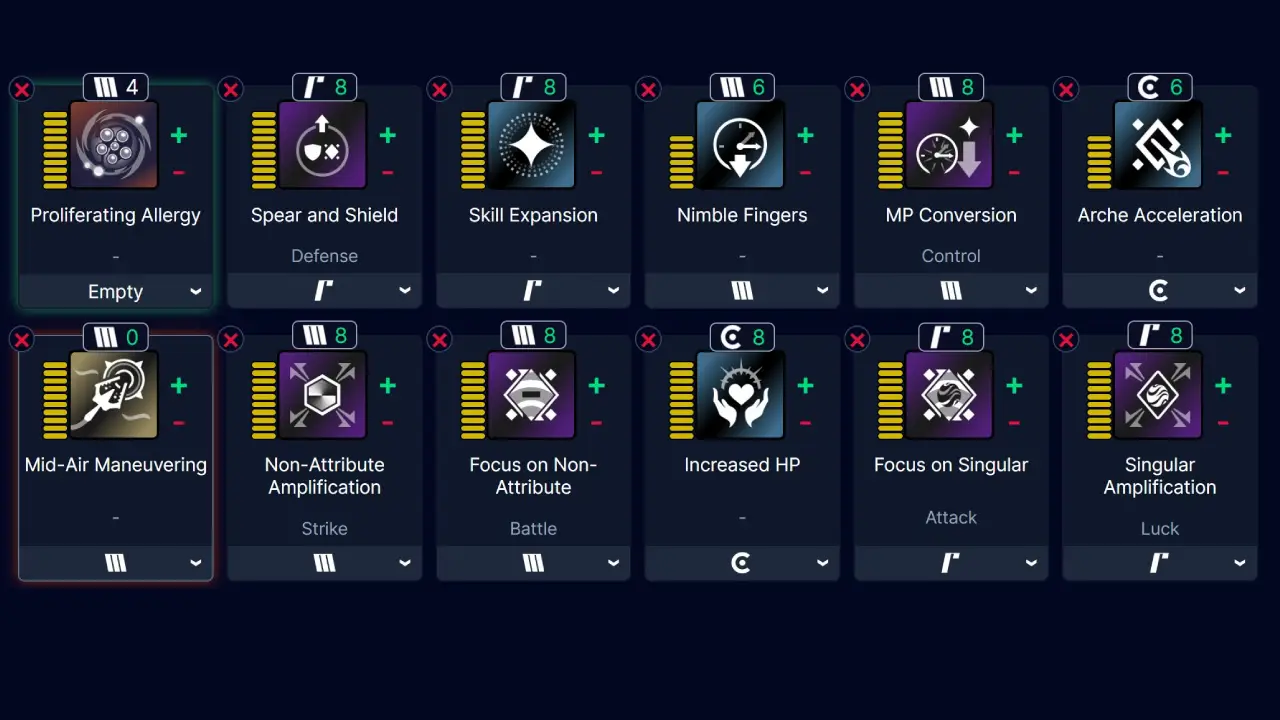Remove the Spear and Shield module

231,90
